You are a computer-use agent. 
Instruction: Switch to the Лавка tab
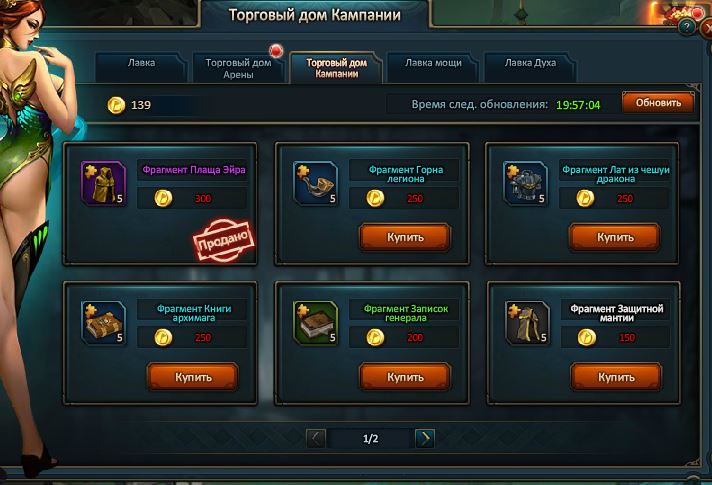coord(141,67)
